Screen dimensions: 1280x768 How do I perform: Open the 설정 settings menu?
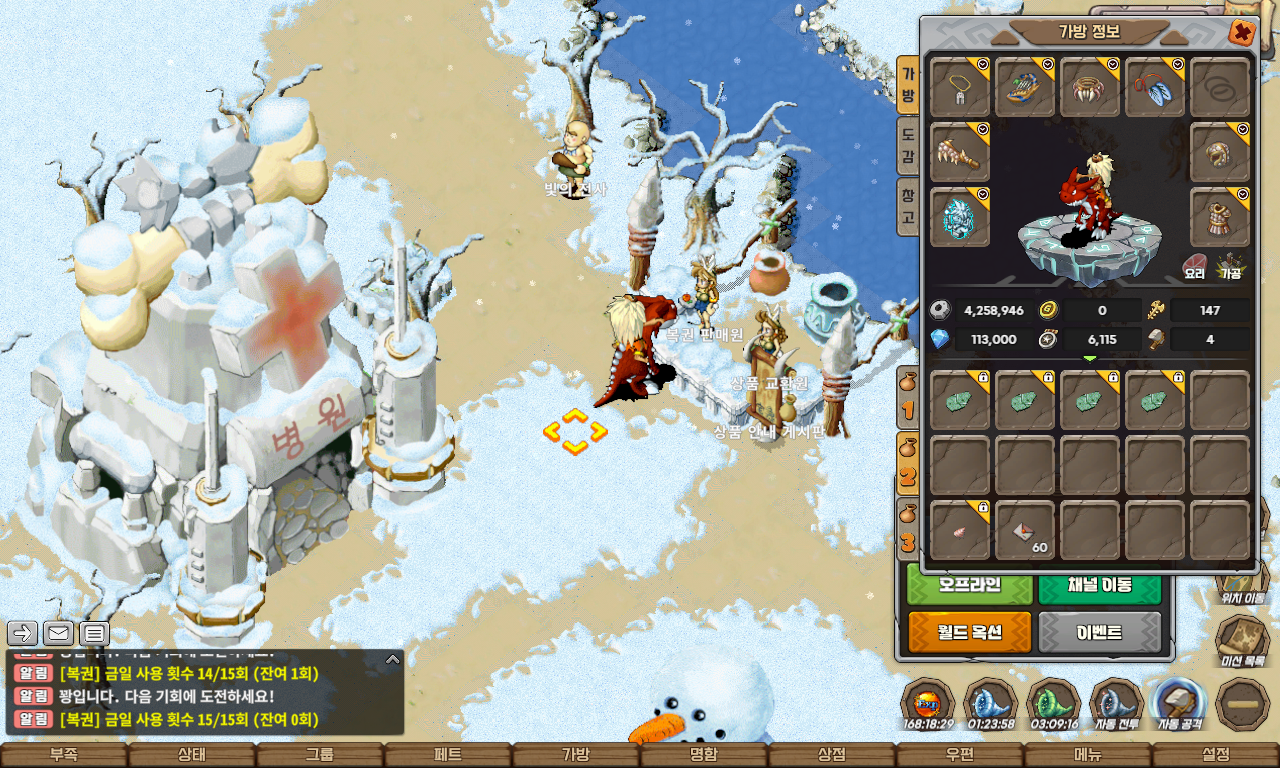[x=1216, y=755]
